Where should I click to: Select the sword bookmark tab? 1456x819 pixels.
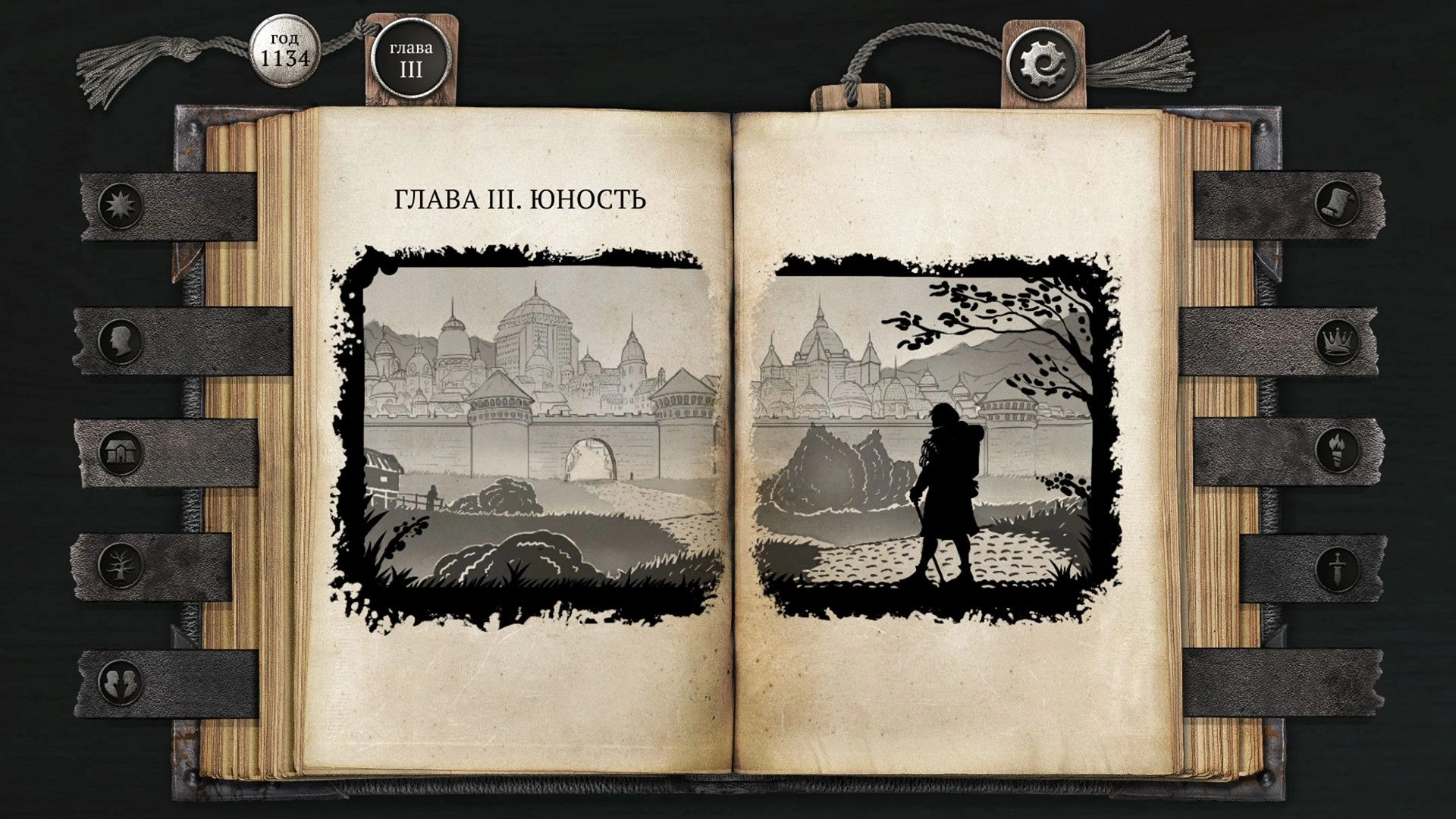tap(1336, 566)
